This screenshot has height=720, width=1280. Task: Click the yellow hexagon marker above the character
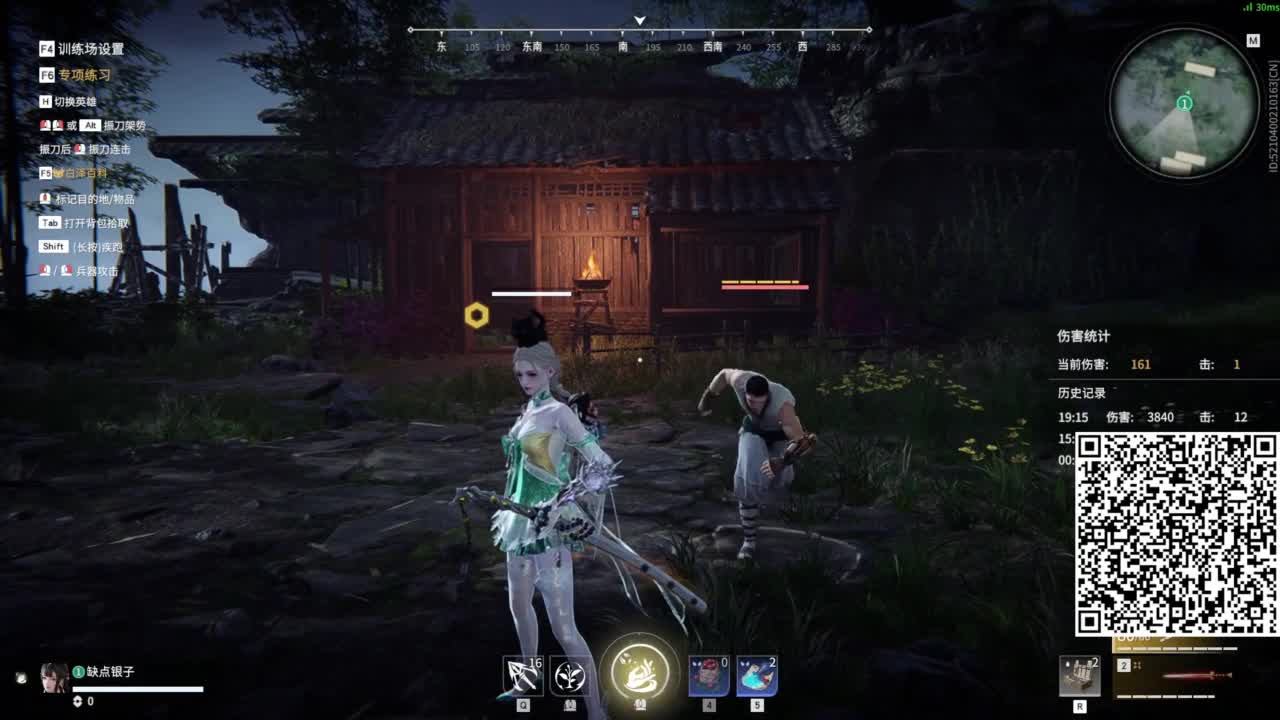point(476,314)
